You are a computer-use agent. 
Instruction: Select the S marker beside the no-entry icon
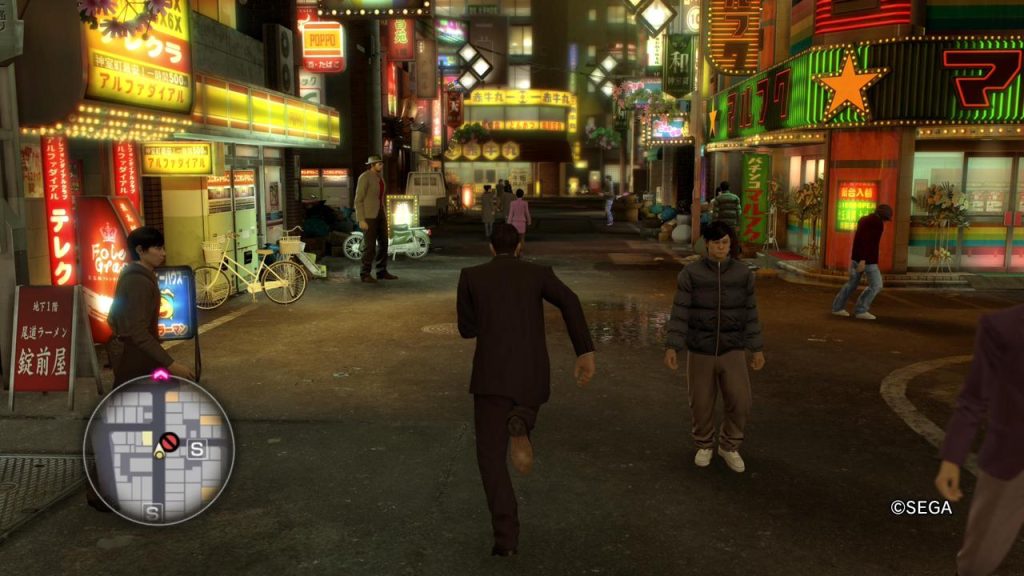196,450
